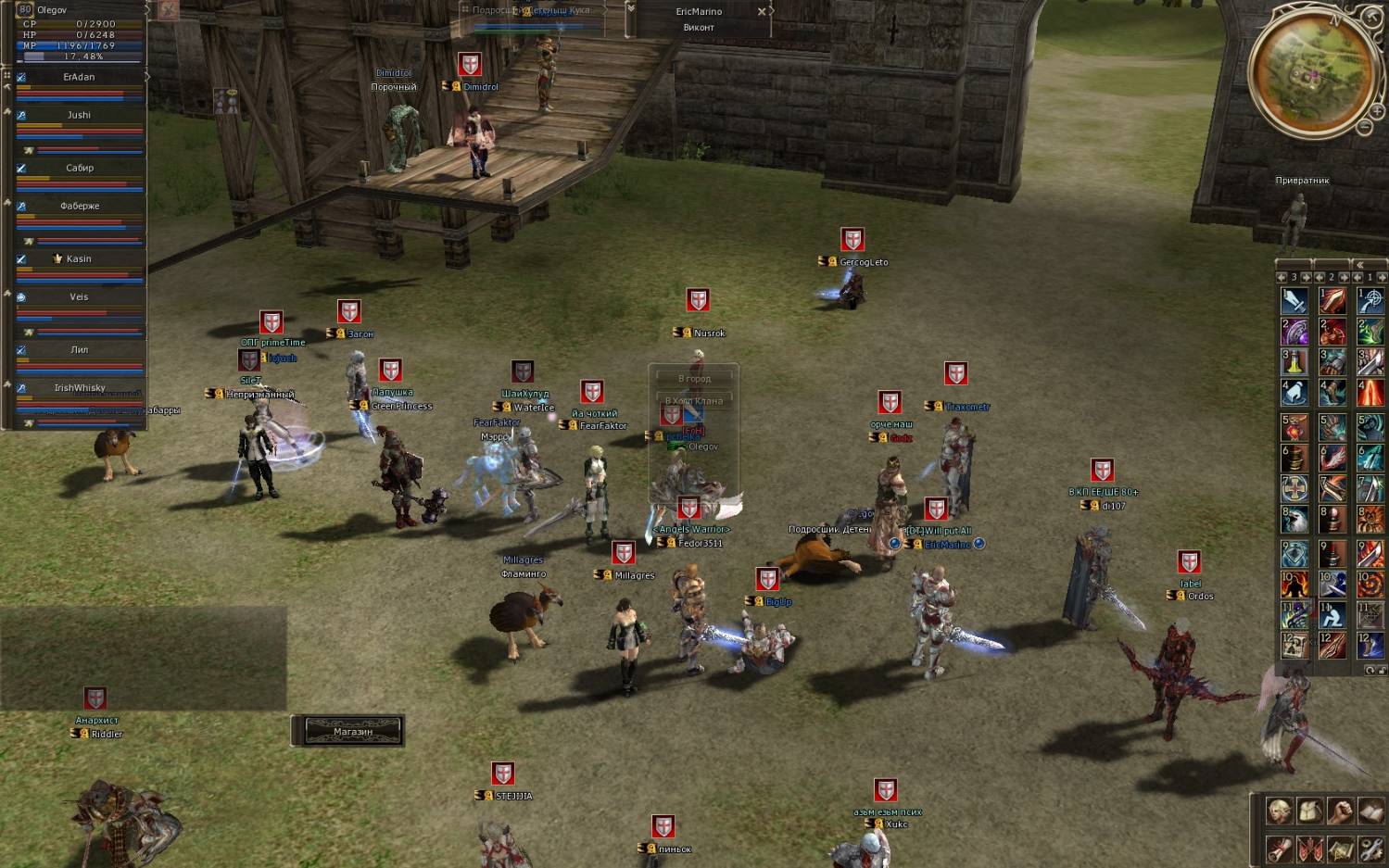Select party member Фаберже

click(x=79, y=206)
